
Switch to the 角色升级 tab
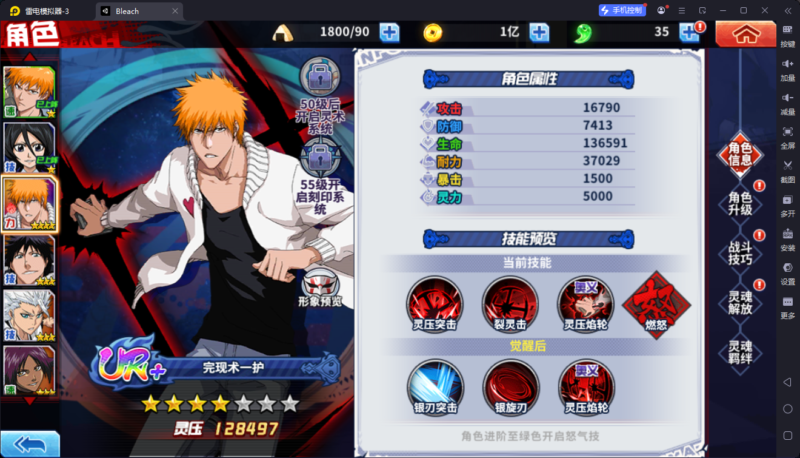[740, 203]
